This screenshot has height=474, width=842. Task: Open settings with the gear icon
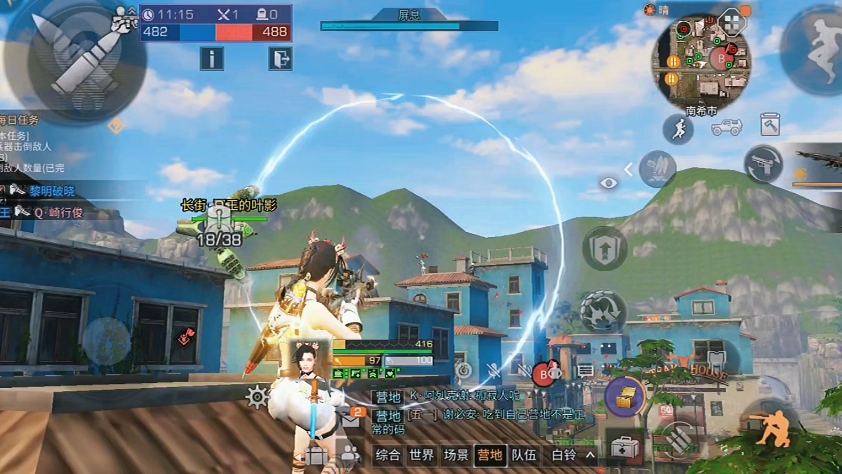pyautogui.click(x=257, y=397)
